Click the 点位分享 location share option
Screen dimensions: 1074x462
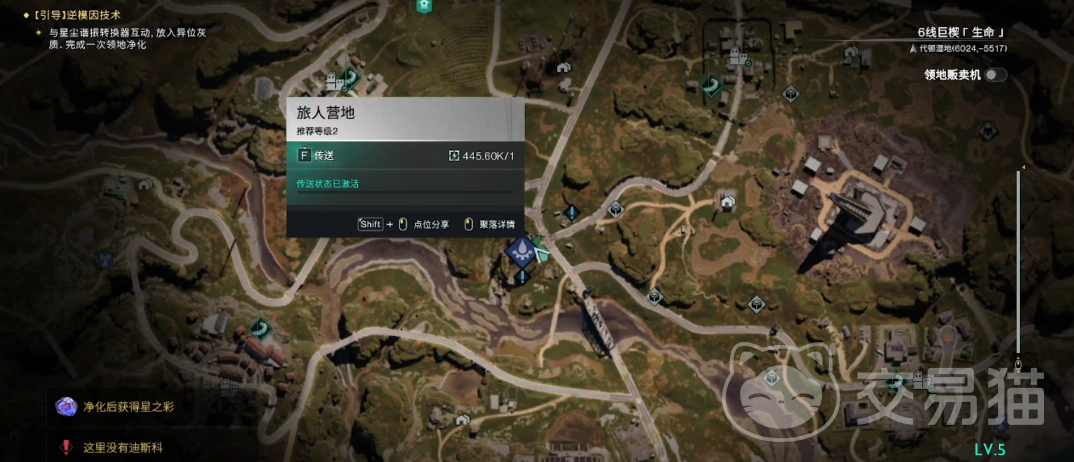pos(430,224)
